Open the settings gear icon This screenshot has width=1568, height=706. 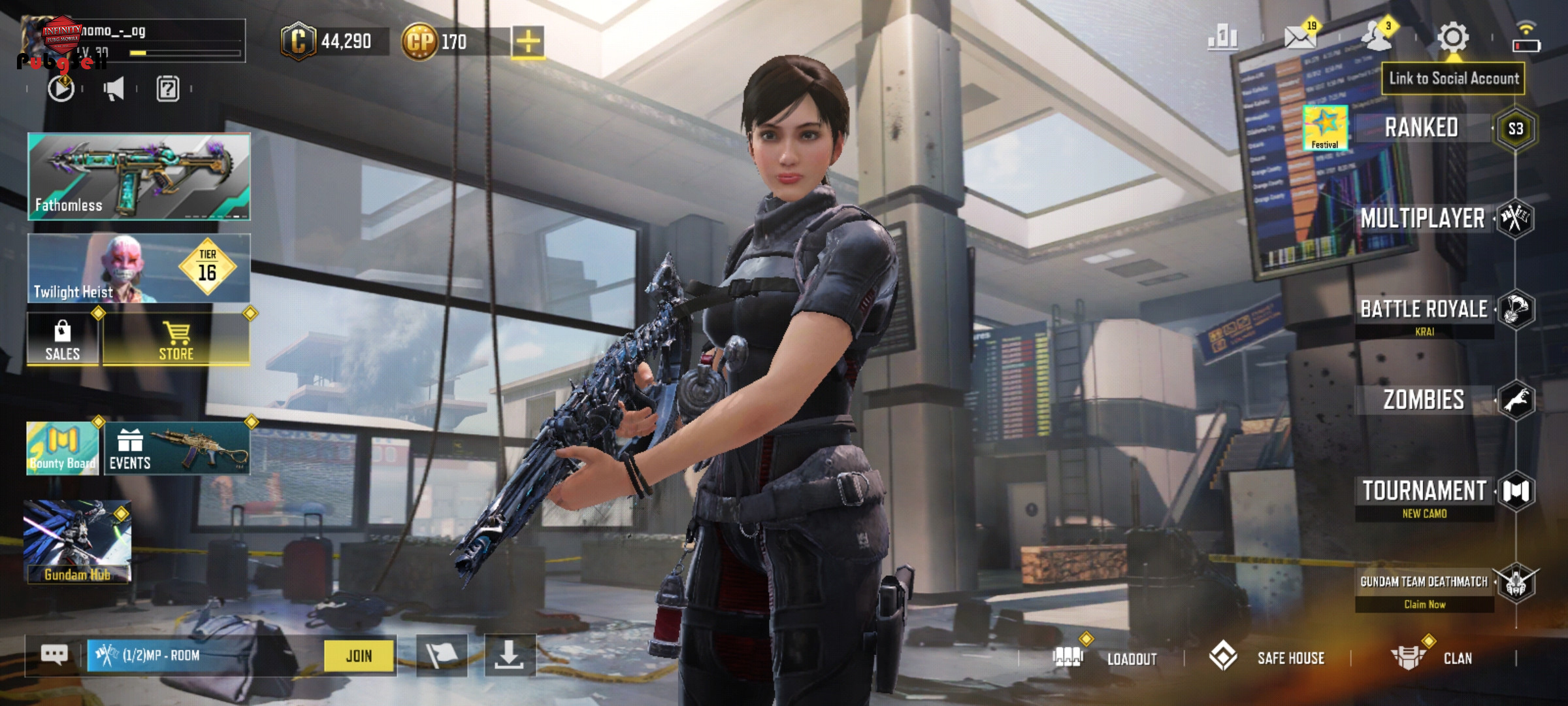1452,37
